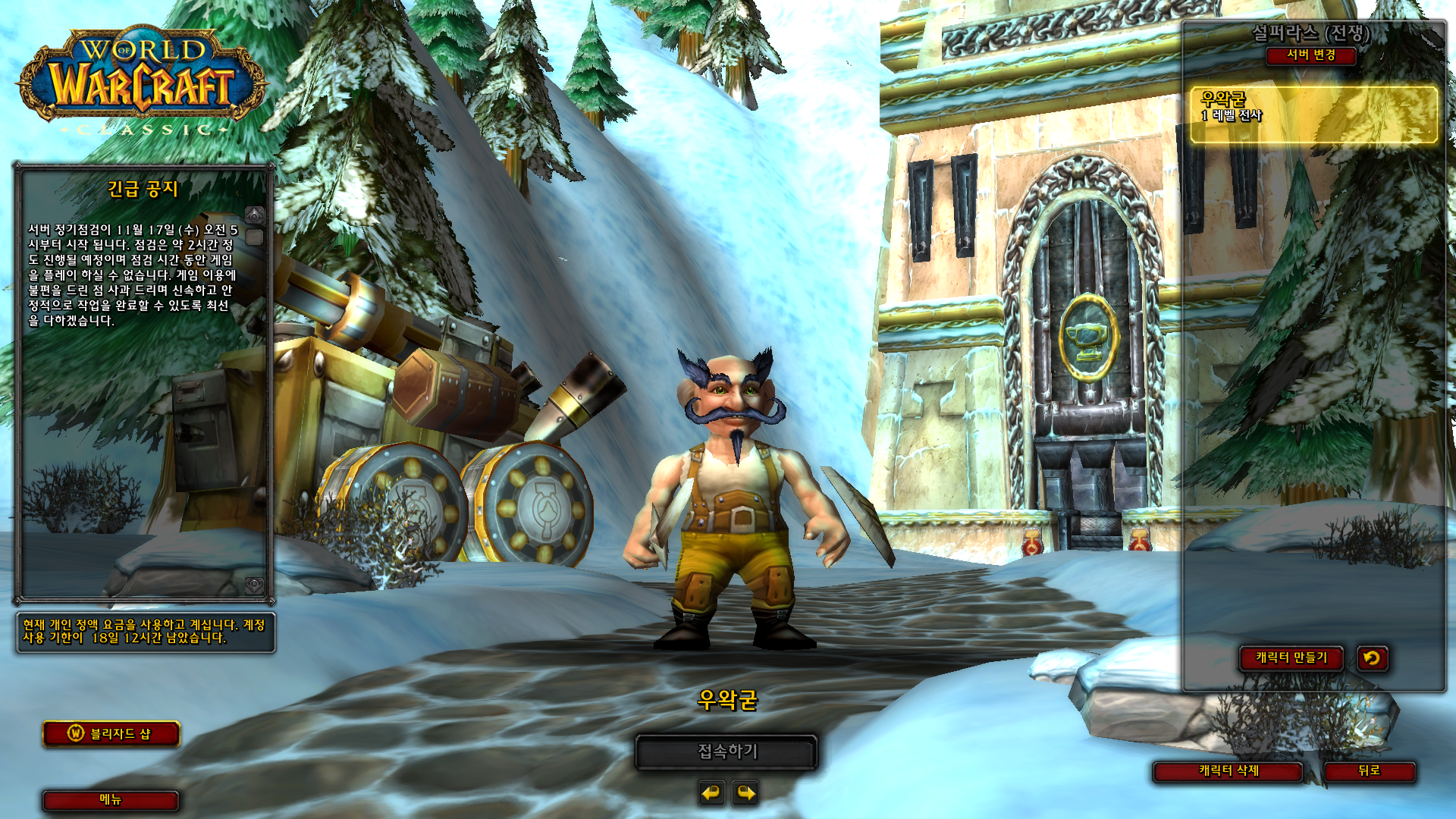Delete character with 캐릭터 삭제 button
The height and width of the screenshot is (819, 1456).
click(x=1228, y=771)
